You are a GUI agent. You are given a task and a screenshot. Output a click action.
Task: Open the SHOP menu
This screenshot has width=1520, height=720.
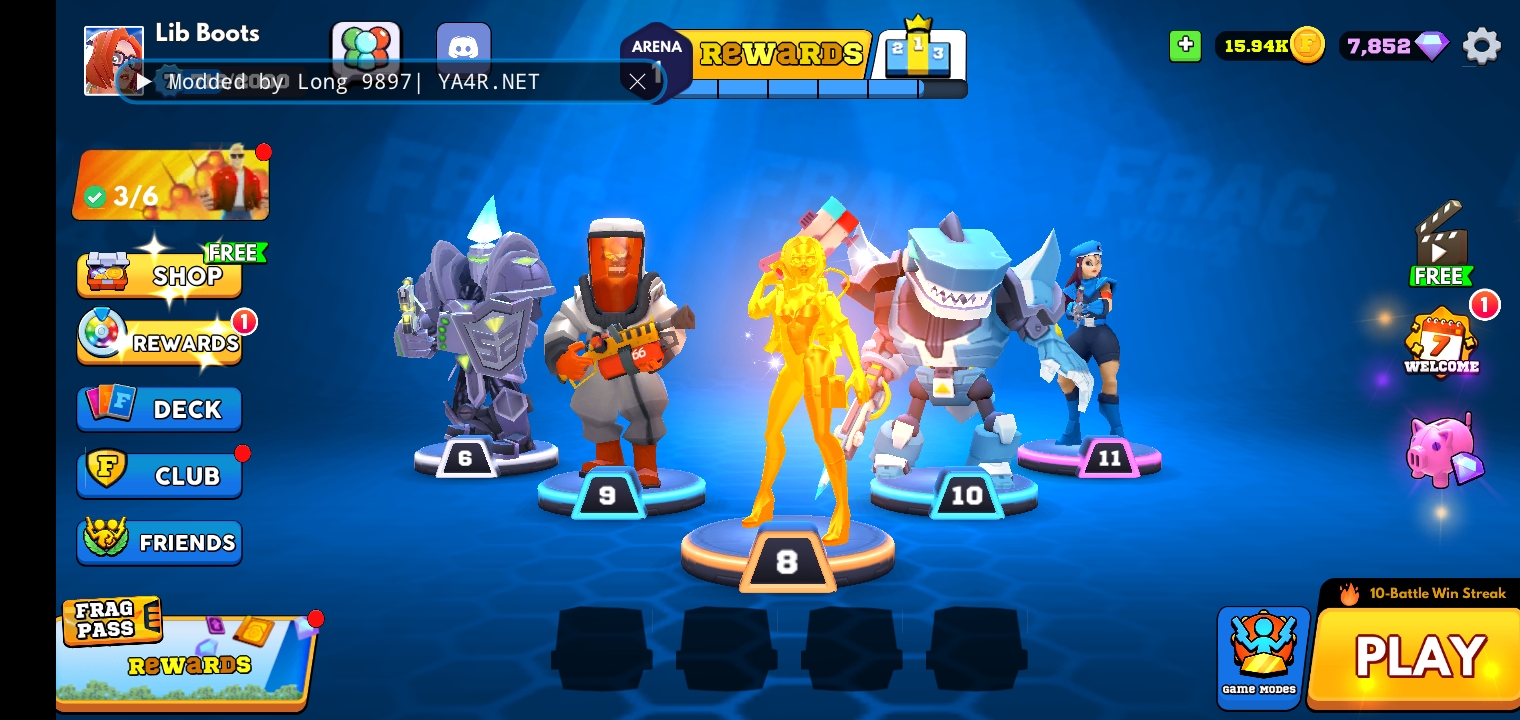click(x=160, y=274)
